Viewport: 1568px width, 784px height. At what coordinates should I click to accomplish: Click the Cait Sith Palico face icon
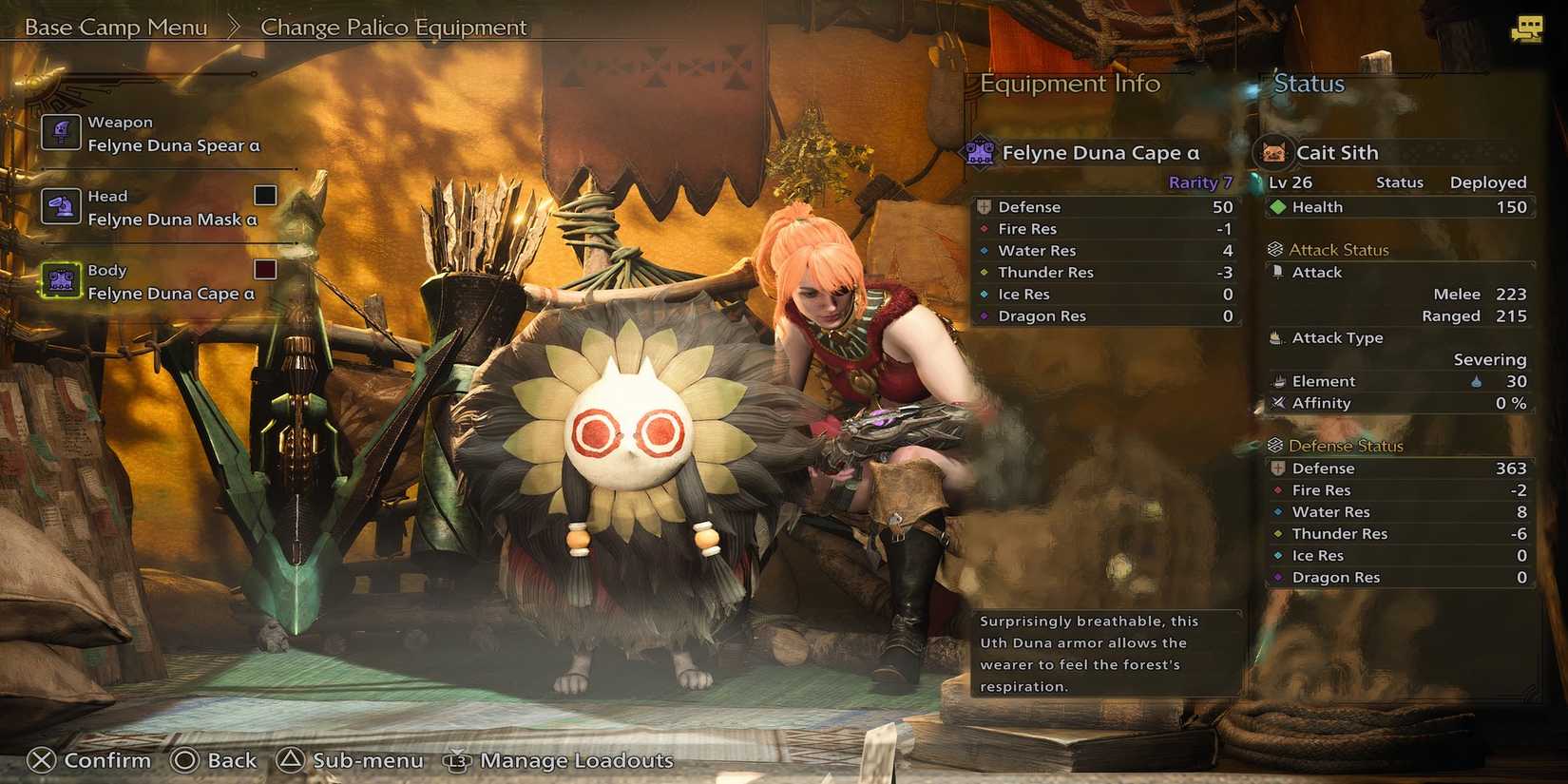tap(1274, 151)
